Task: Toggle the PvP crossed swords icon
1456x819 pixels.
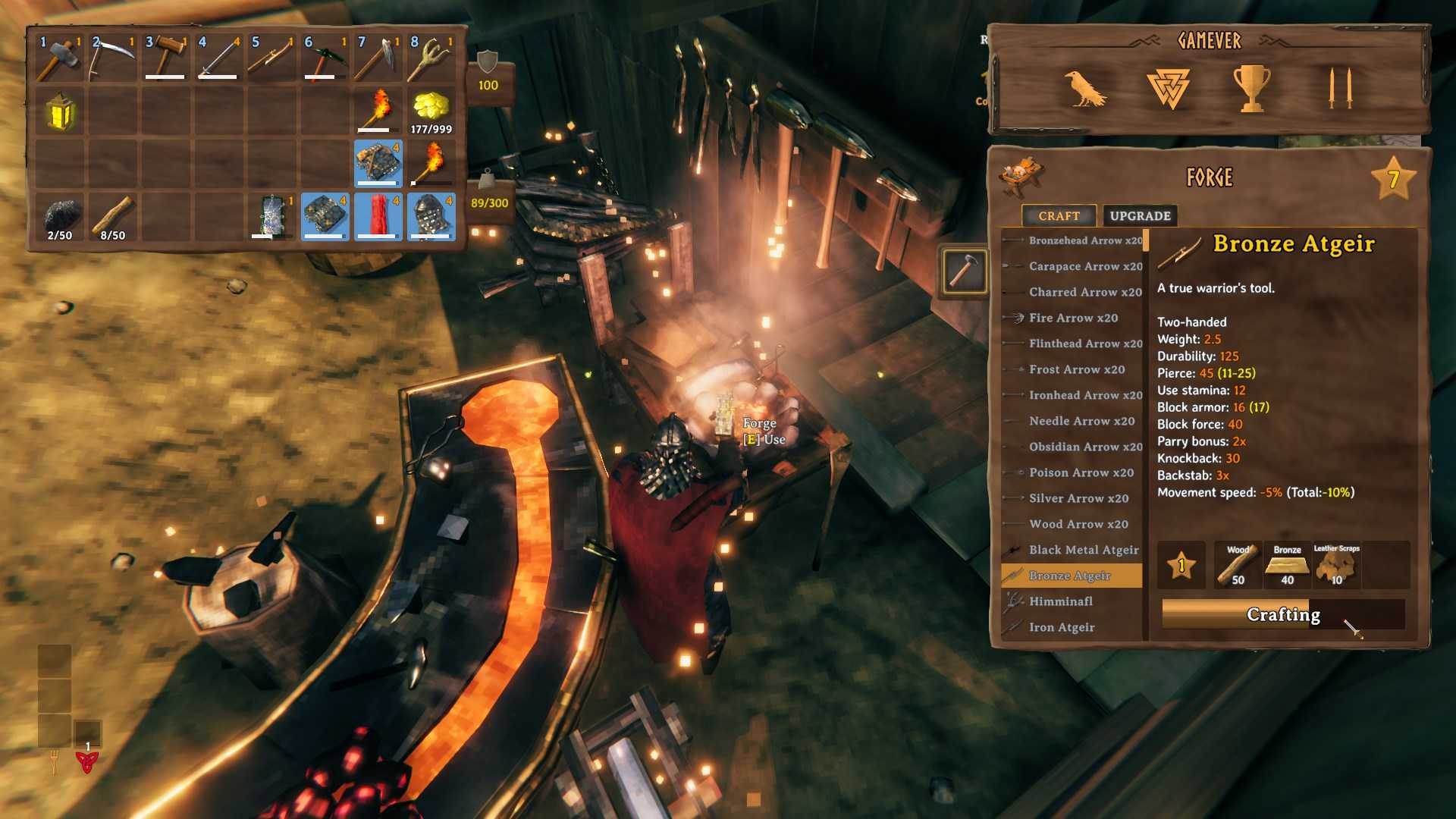Action: click(1340, 88)
